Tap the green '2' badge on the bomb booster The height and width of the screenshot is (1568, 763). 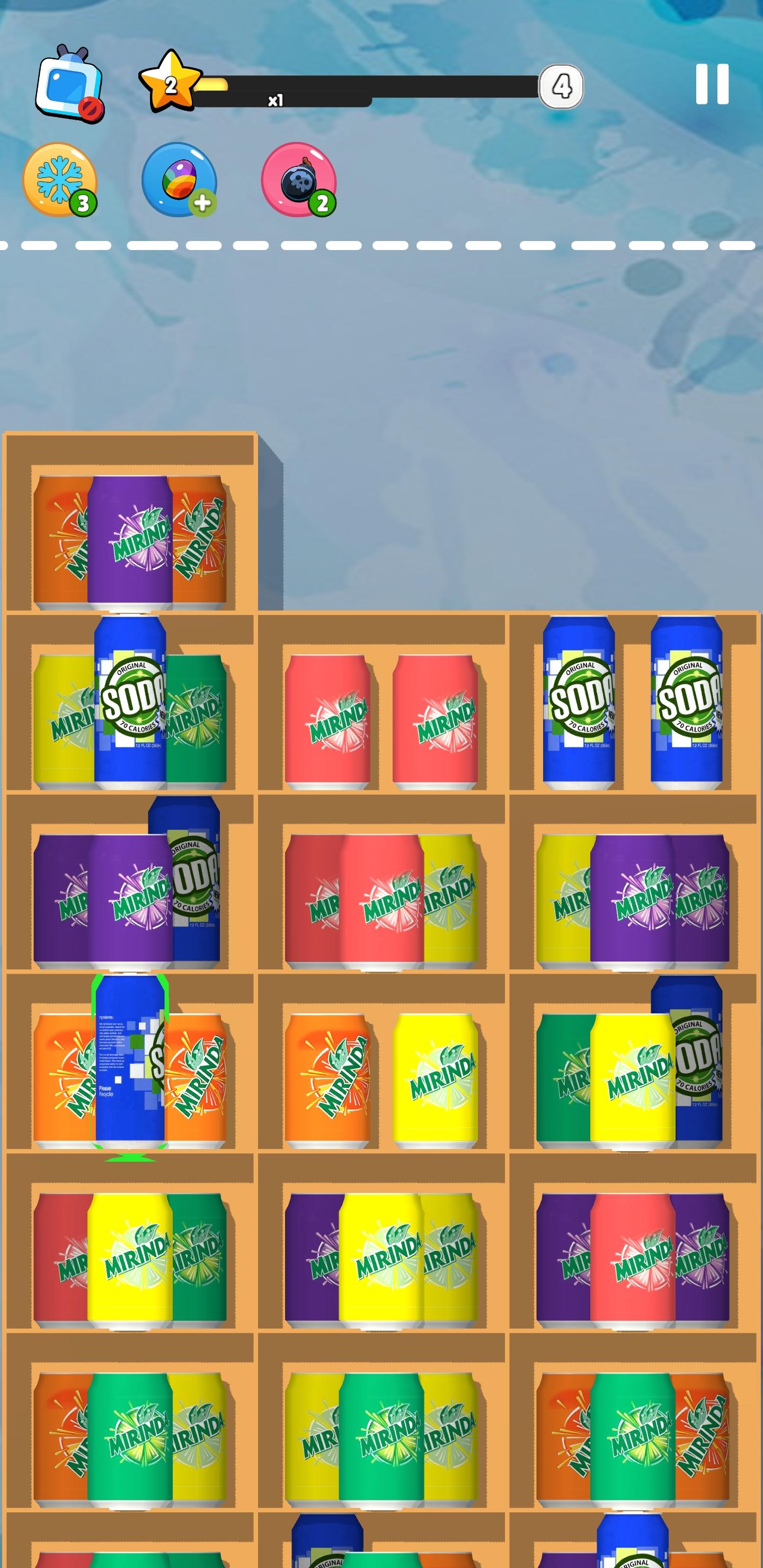pyautogui.click(x=322, y=203)
